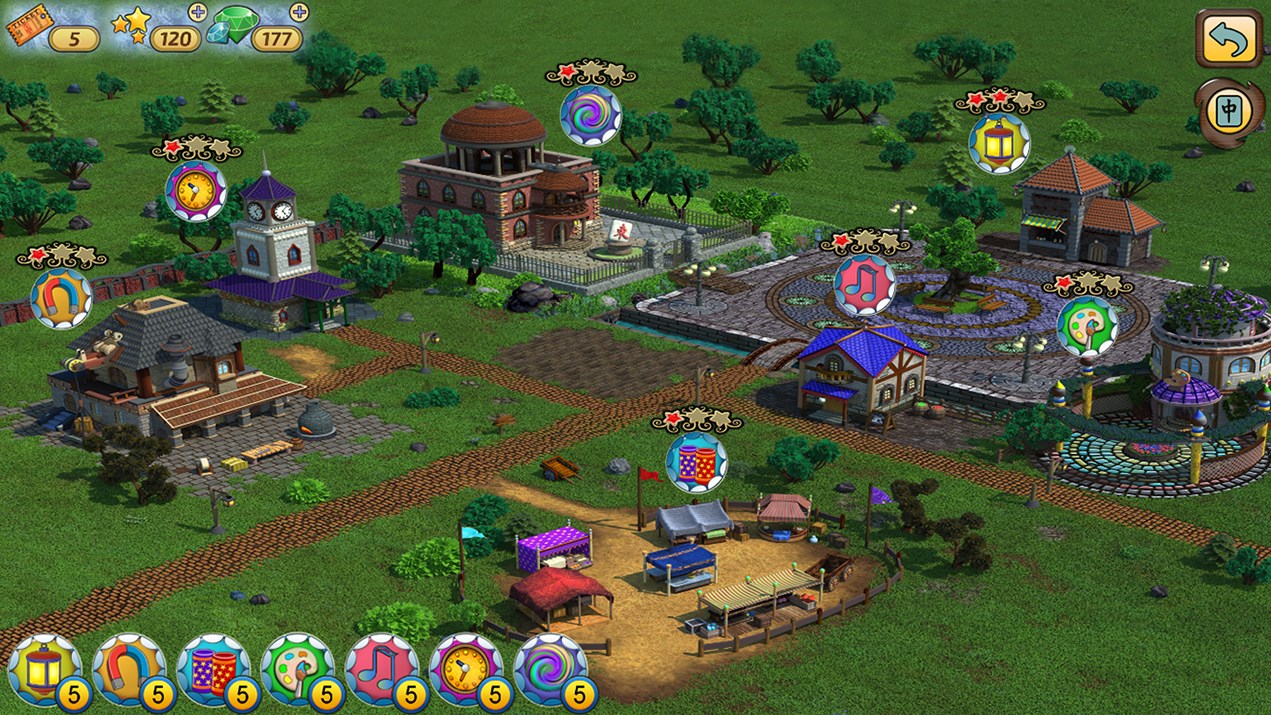Open the mahjong tile button
Image resolution: width=1271 pixels, height=715 pixels.
(x=1228, y=110)
